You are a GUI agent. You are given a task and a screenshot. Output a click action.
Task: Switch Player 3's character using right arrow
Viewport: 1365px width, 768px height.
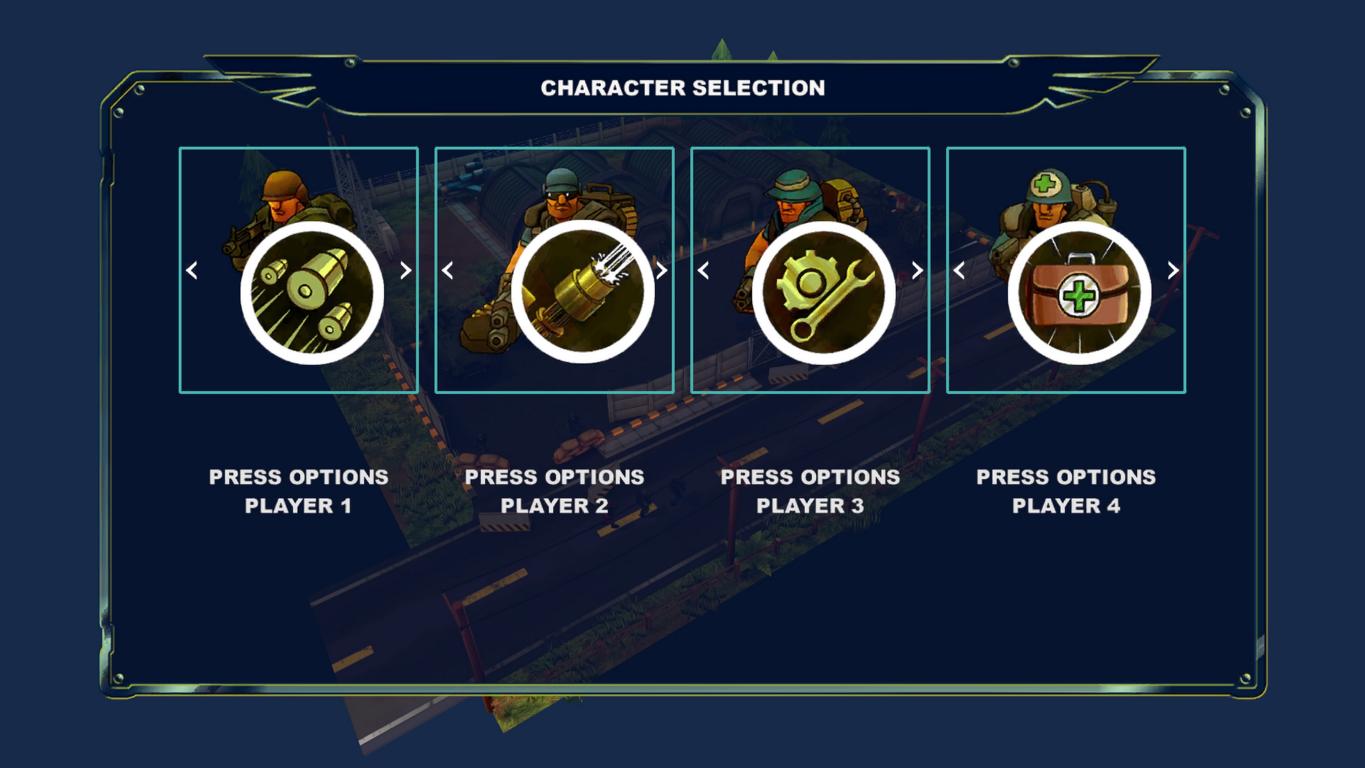(x=917, y=270)
